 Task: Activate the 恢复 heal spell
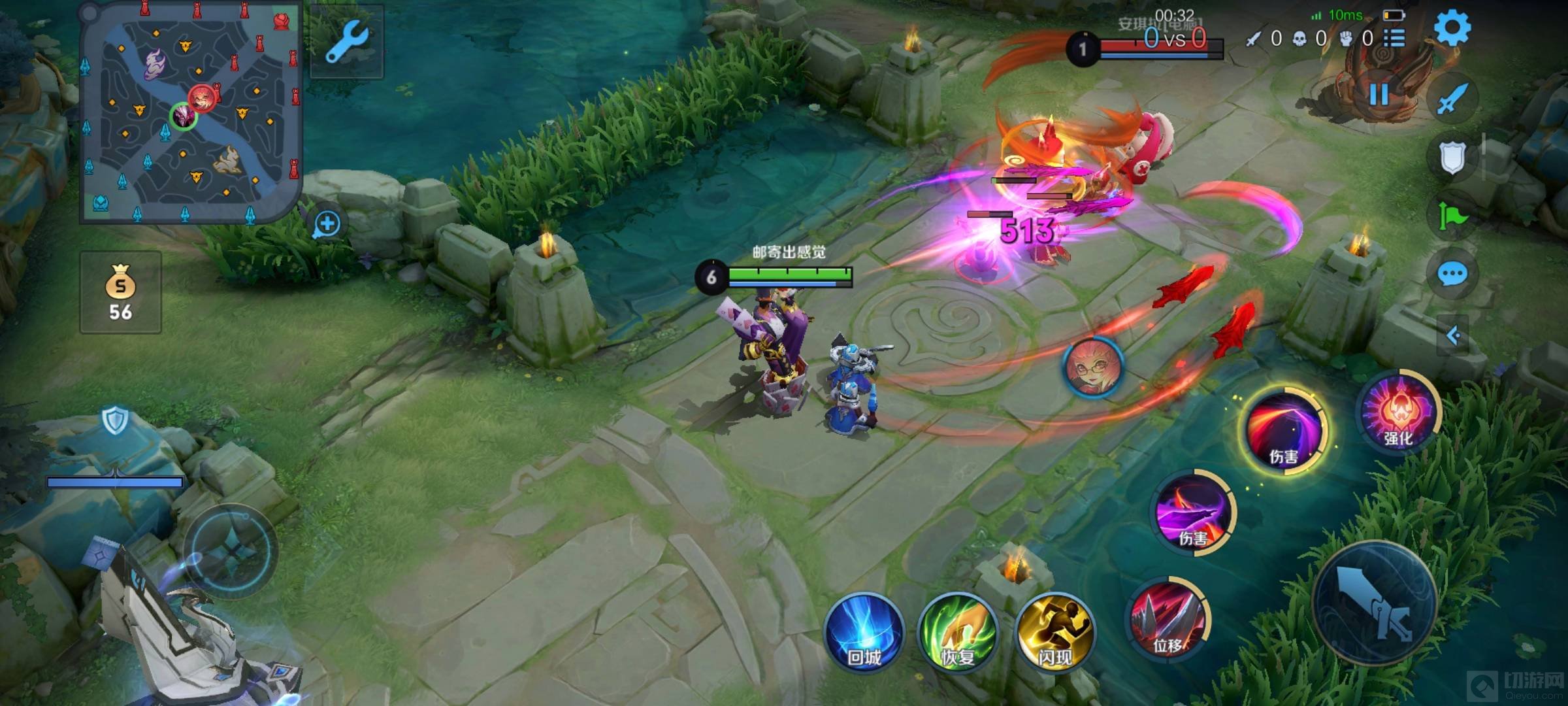coord(958,632)
